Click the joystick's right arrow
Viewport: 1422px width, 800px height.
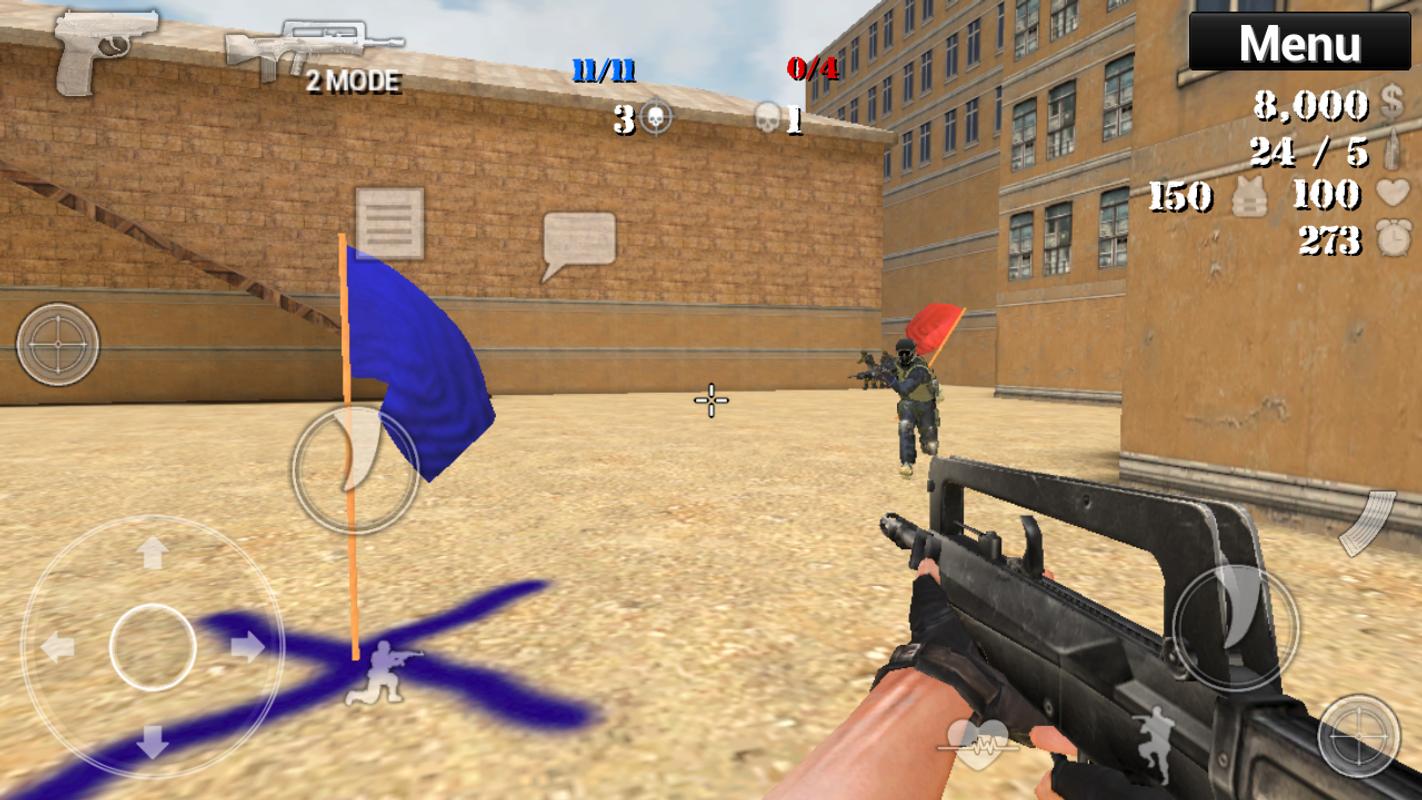click(247, 647)
